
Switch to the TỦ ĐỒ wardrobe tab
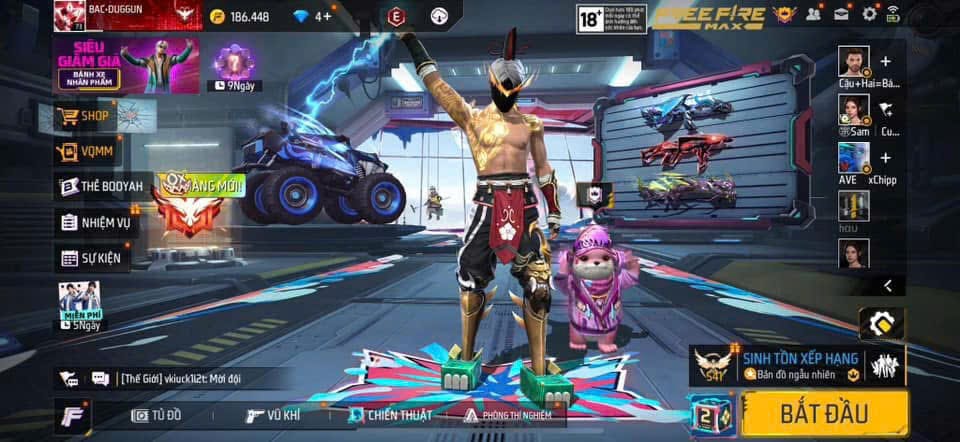coord(158,414)
